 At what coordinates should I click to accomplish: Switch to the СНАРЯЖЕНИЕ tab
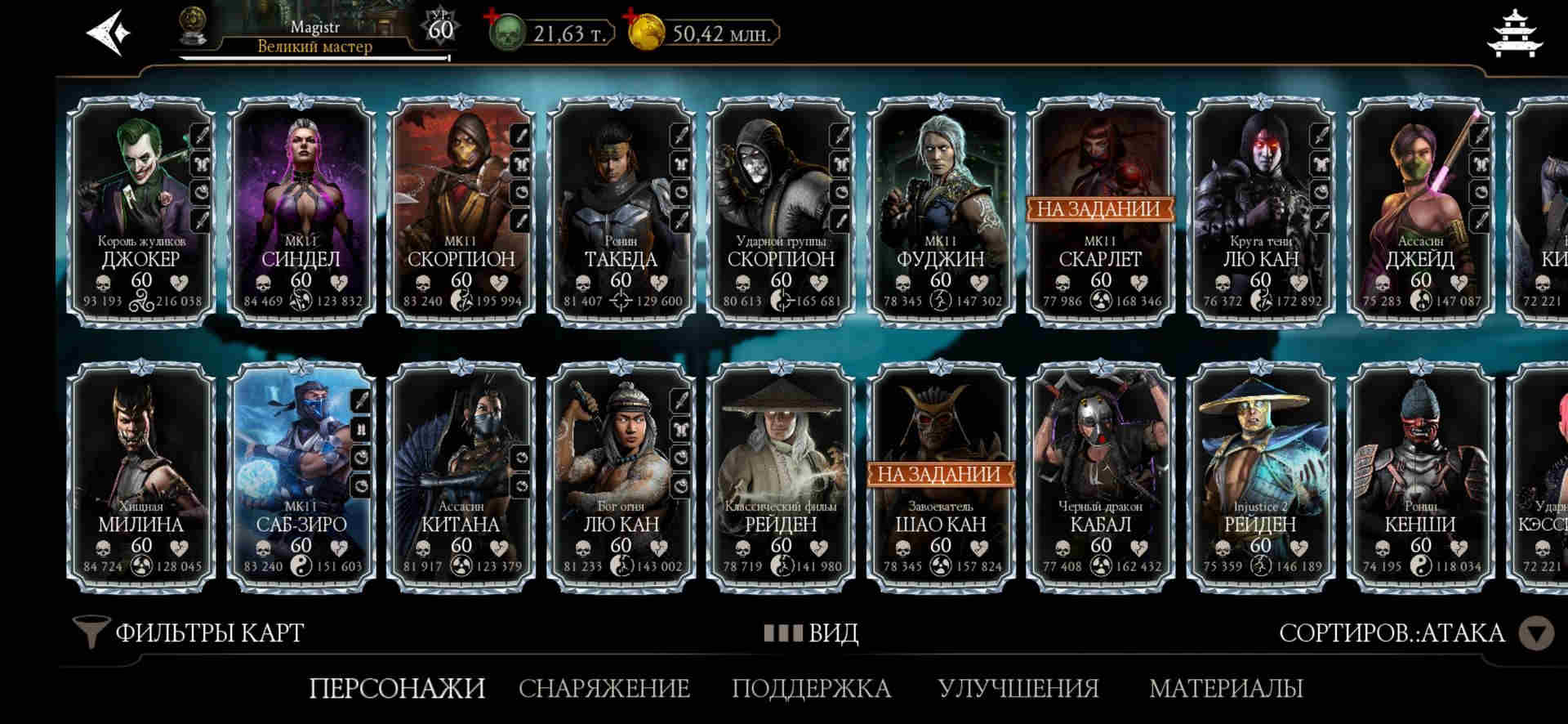[604, 688]
